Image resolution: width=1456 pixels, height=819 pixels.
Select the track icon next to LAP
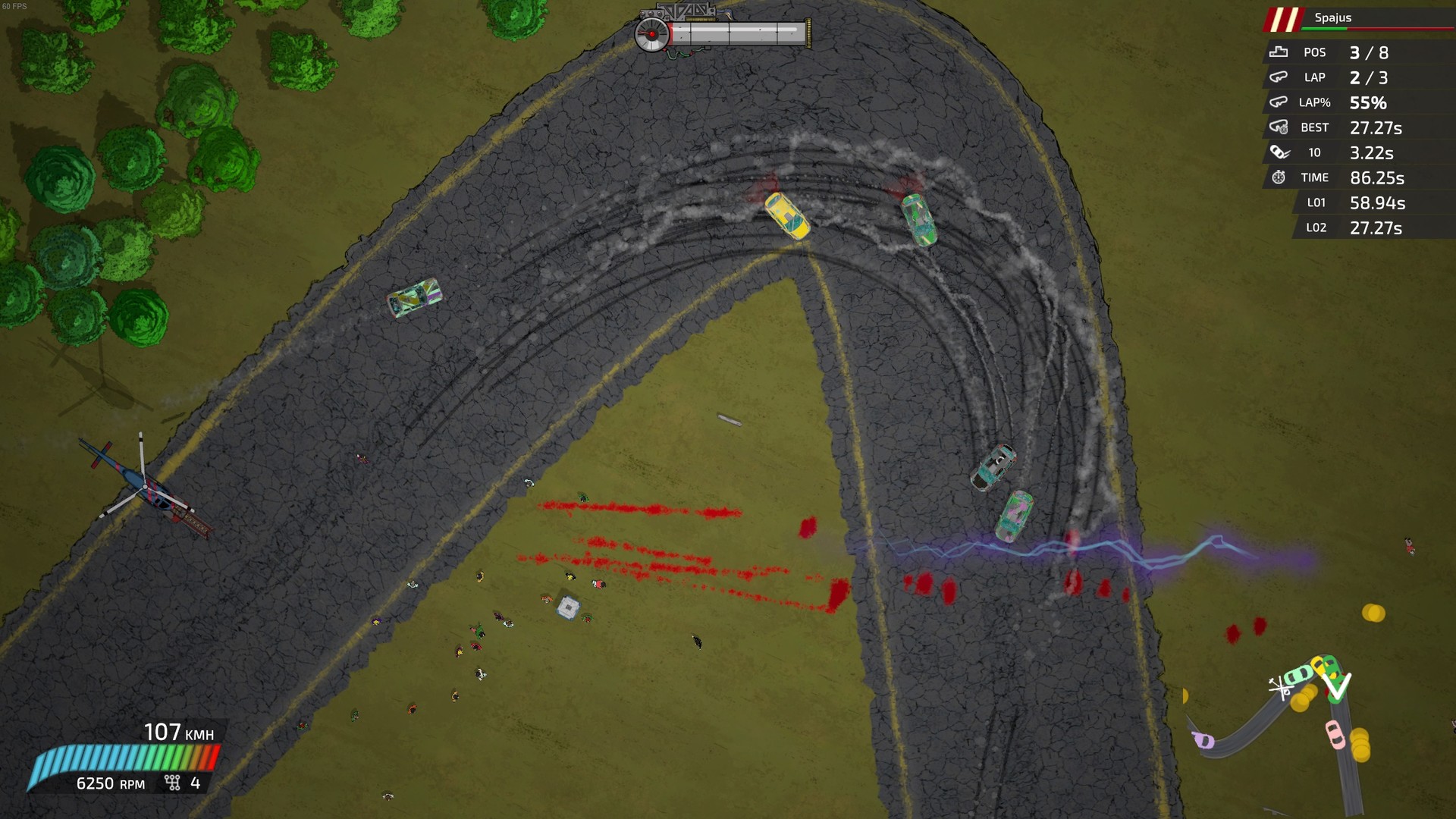tap(1279, 77)
